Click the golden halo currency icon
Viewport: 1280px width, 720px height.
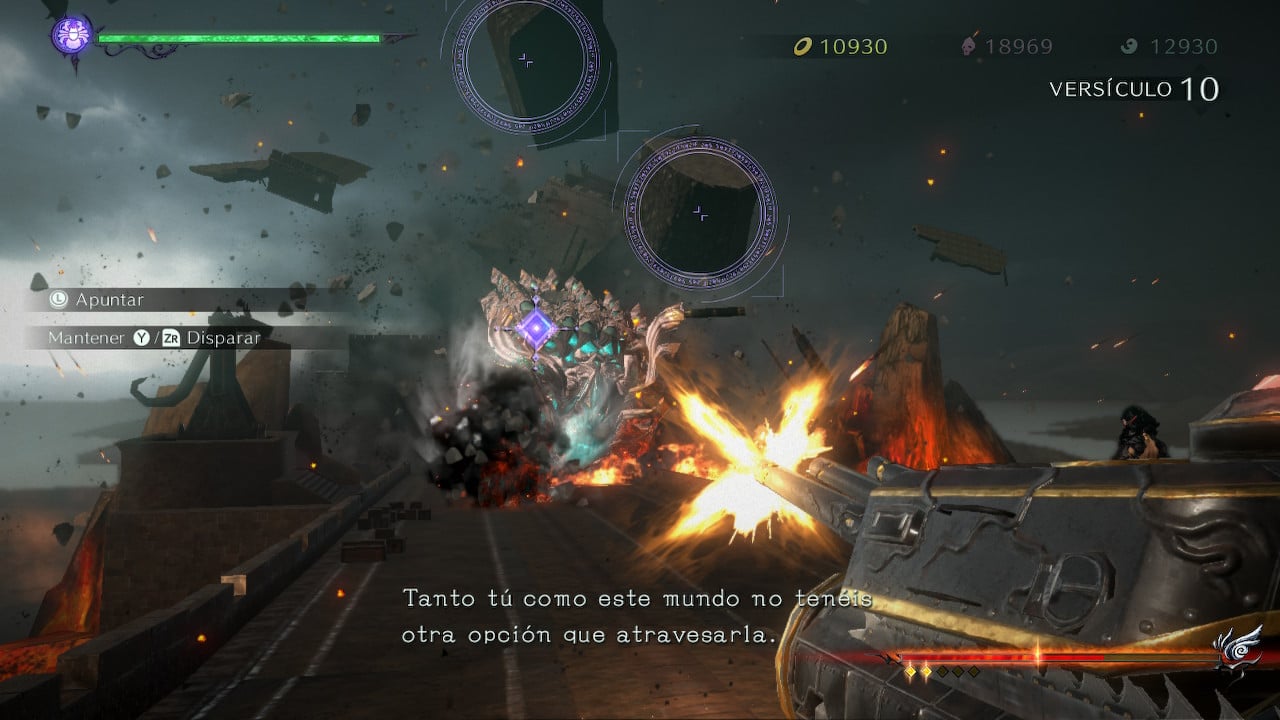click(802, 46)
